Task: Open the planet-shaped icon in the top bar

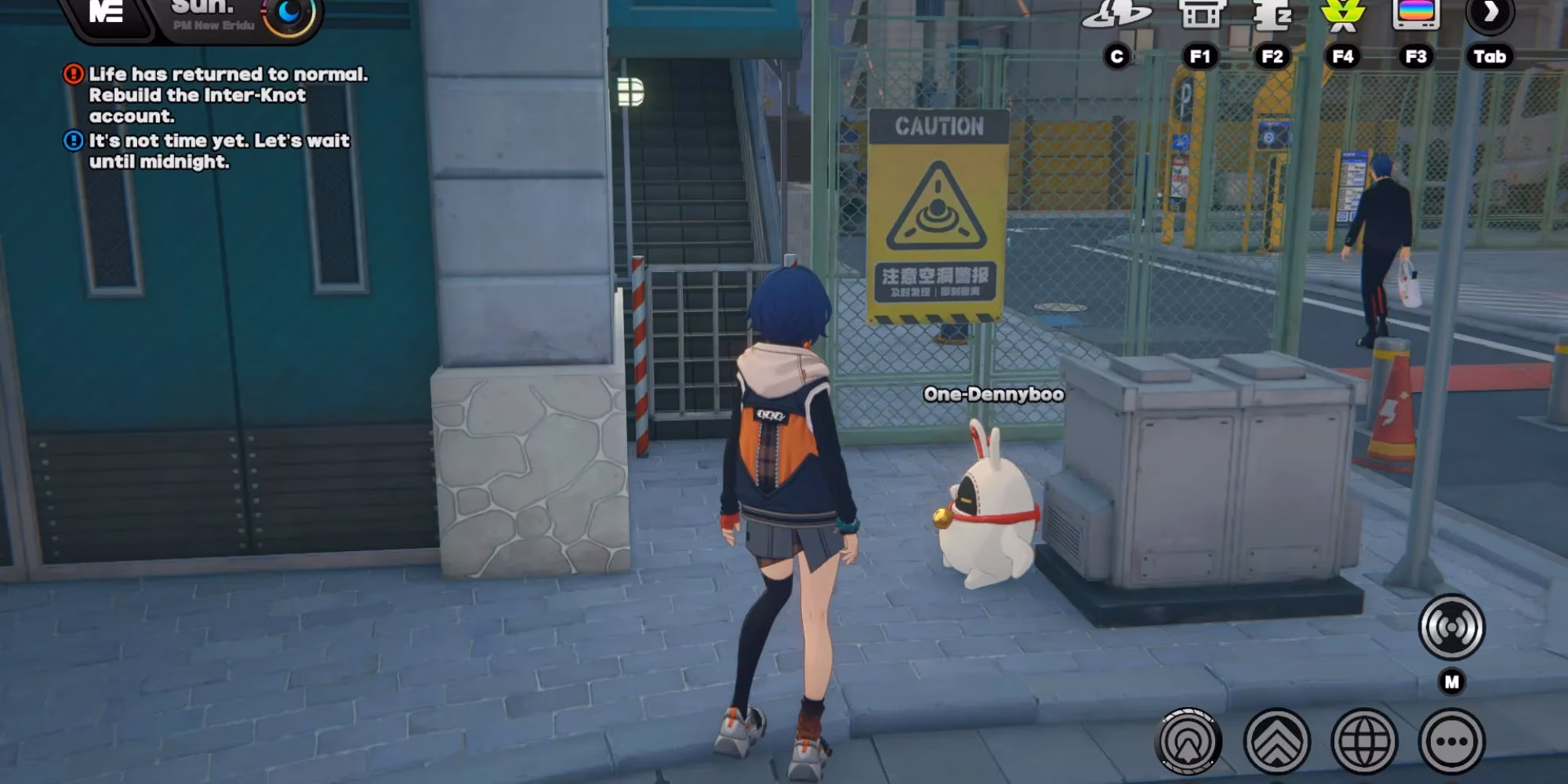Action: [x=1116, y=14]
